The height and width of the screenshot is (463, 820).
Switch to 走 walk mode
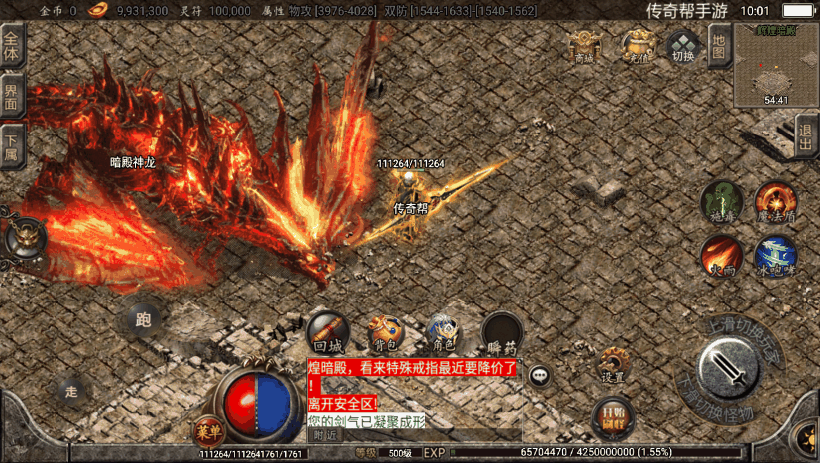tap(70, 391)
